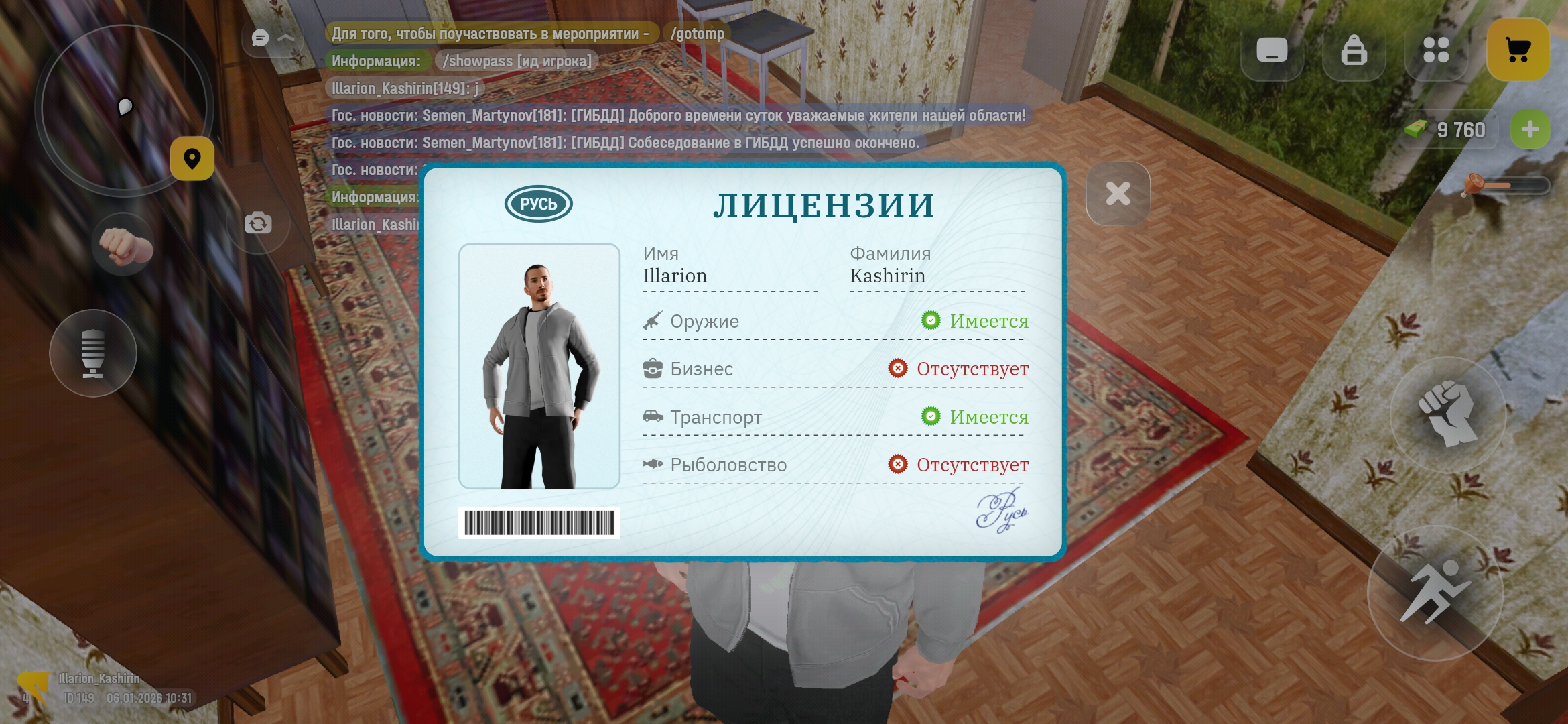The width and height of the screenshot is (1568, 724).
Task: Hit the large raised-fist attack button
Action: (1447, 414)
